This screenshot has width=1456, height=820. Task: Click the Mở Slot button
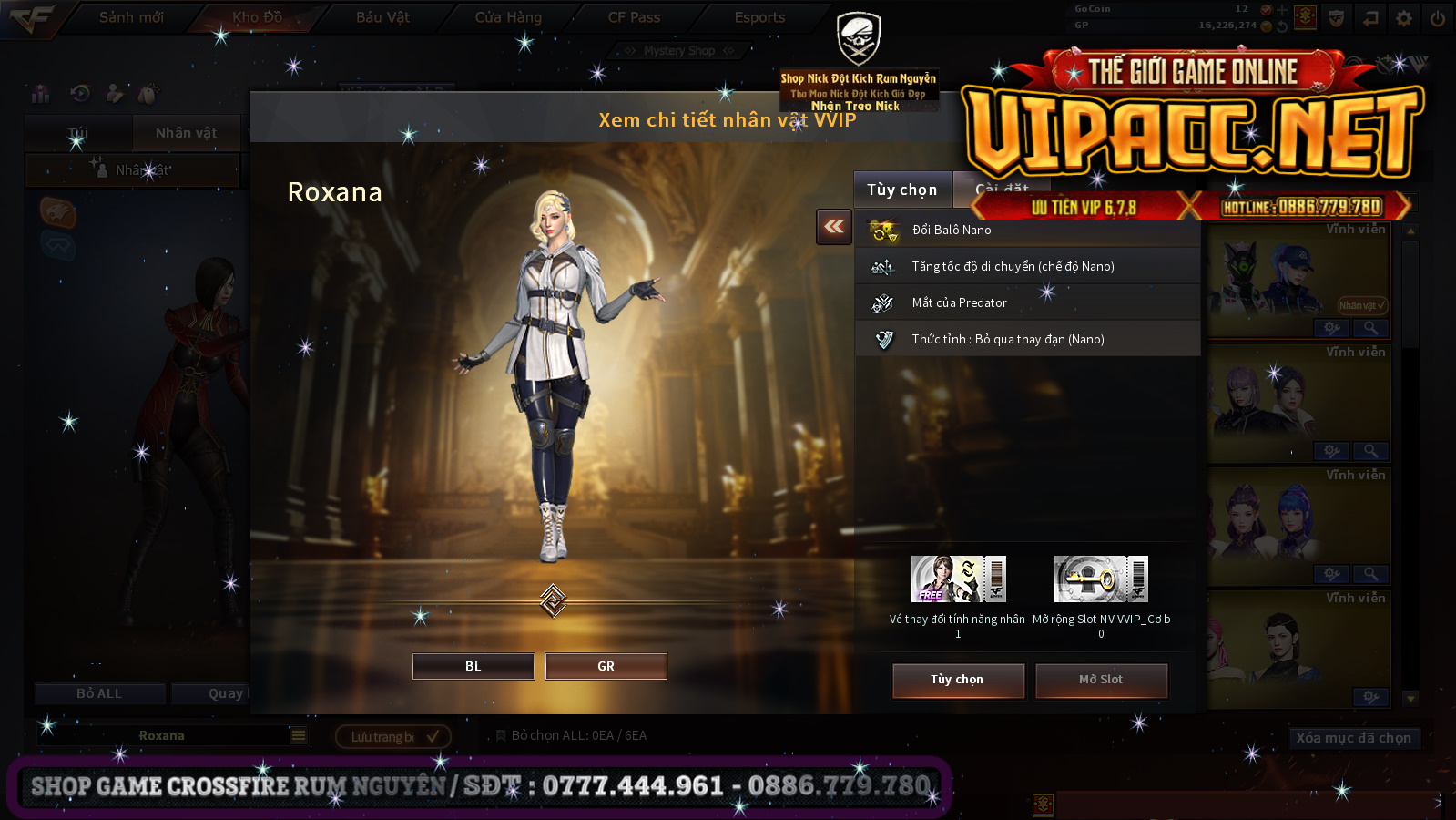tap(1101, 680)
